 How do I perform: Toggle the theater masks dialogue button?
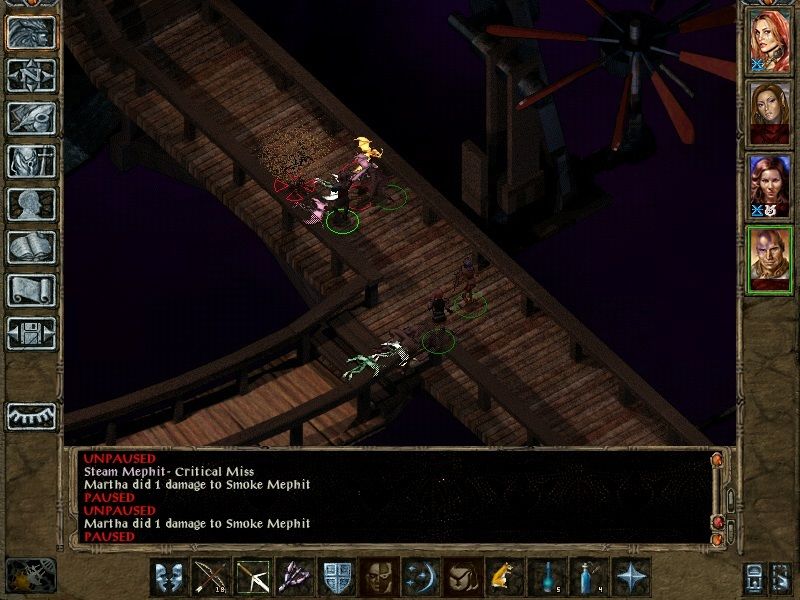169,578
